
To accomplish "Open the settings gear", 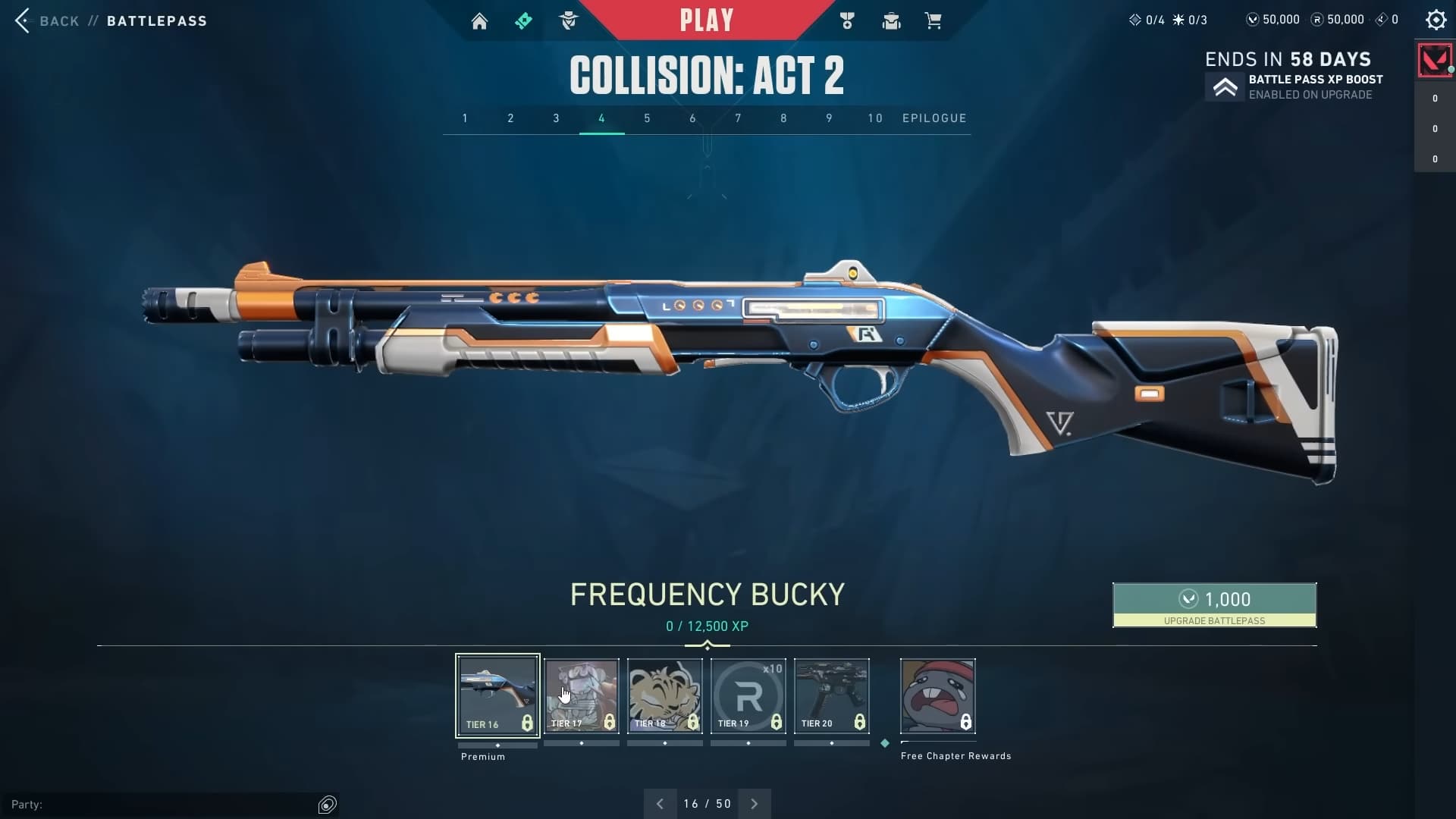I will tap(1436, 20).
